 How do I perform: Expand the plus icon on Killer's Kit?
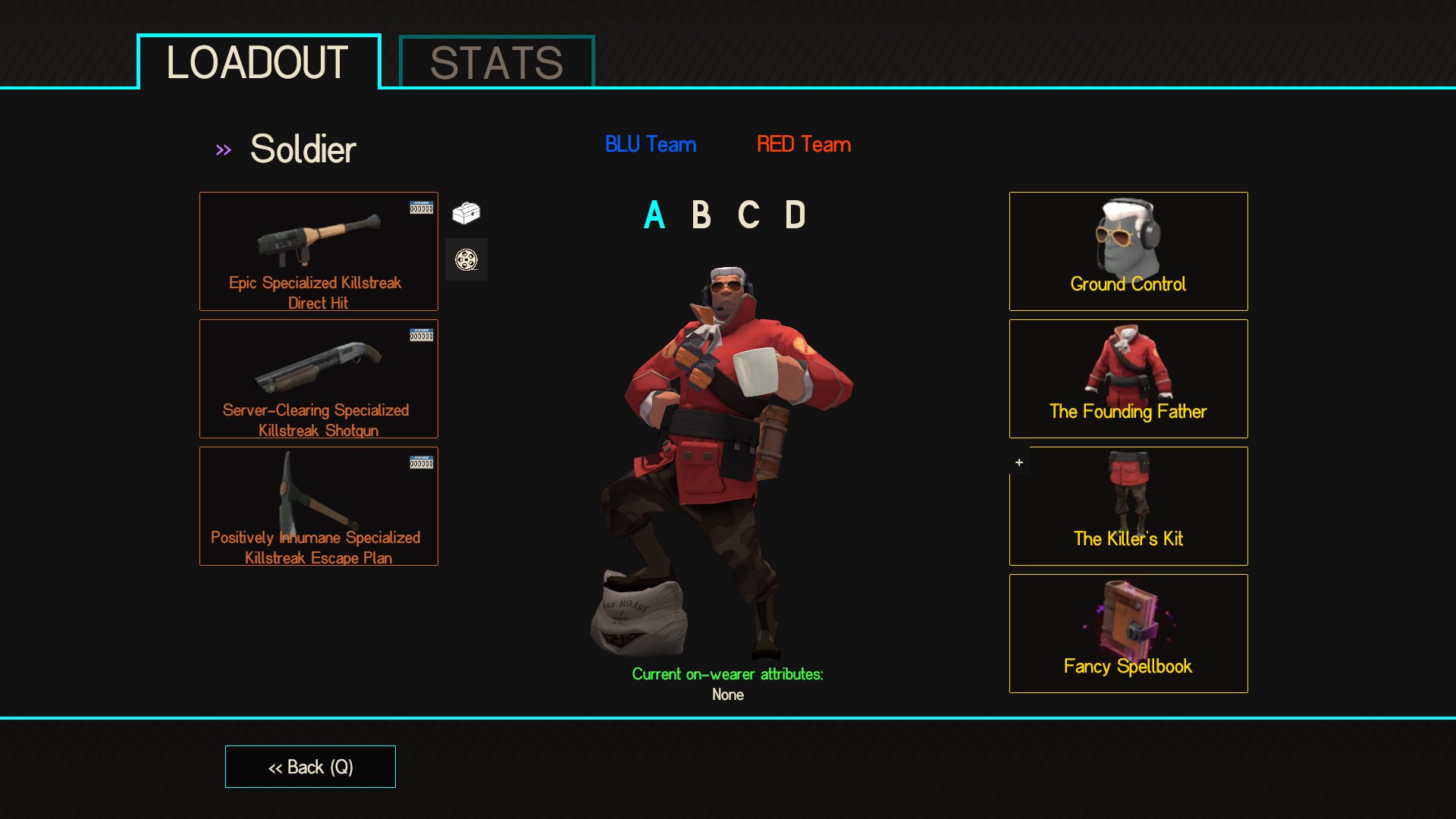pyautogui.click(x=1019, y=463)
